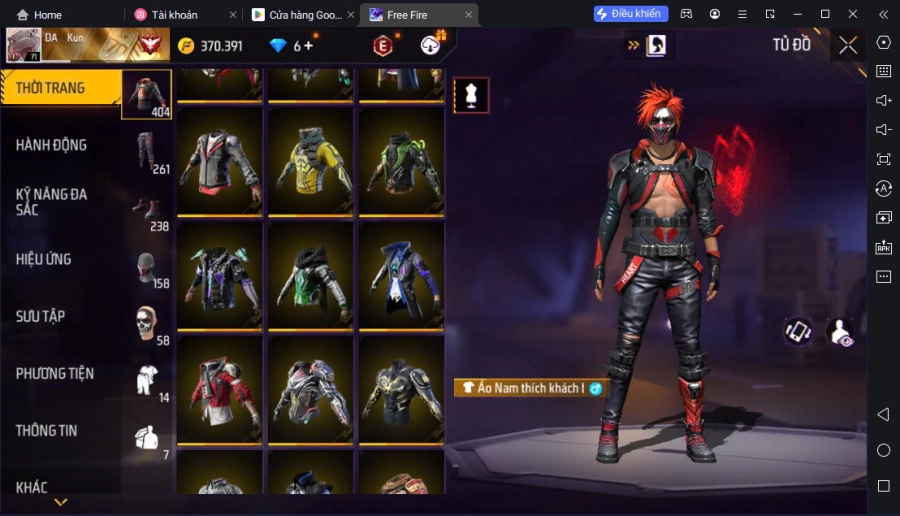The height and width of the screenshot is (516, 900).
Task: Open the diamond top-up plus button
Action: (x=308, y=46)
